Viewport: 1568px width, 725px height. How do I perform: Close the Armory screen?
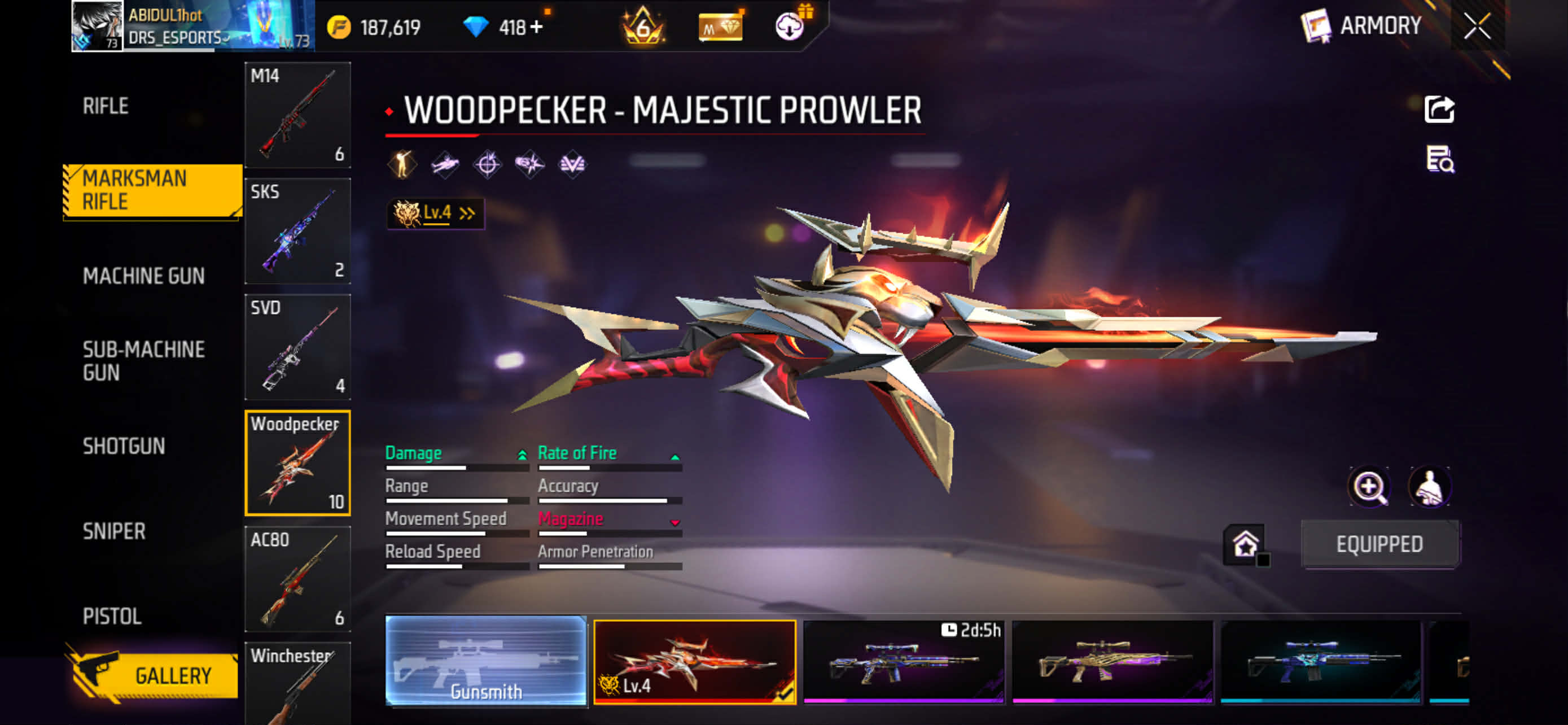coord(1477,26)
